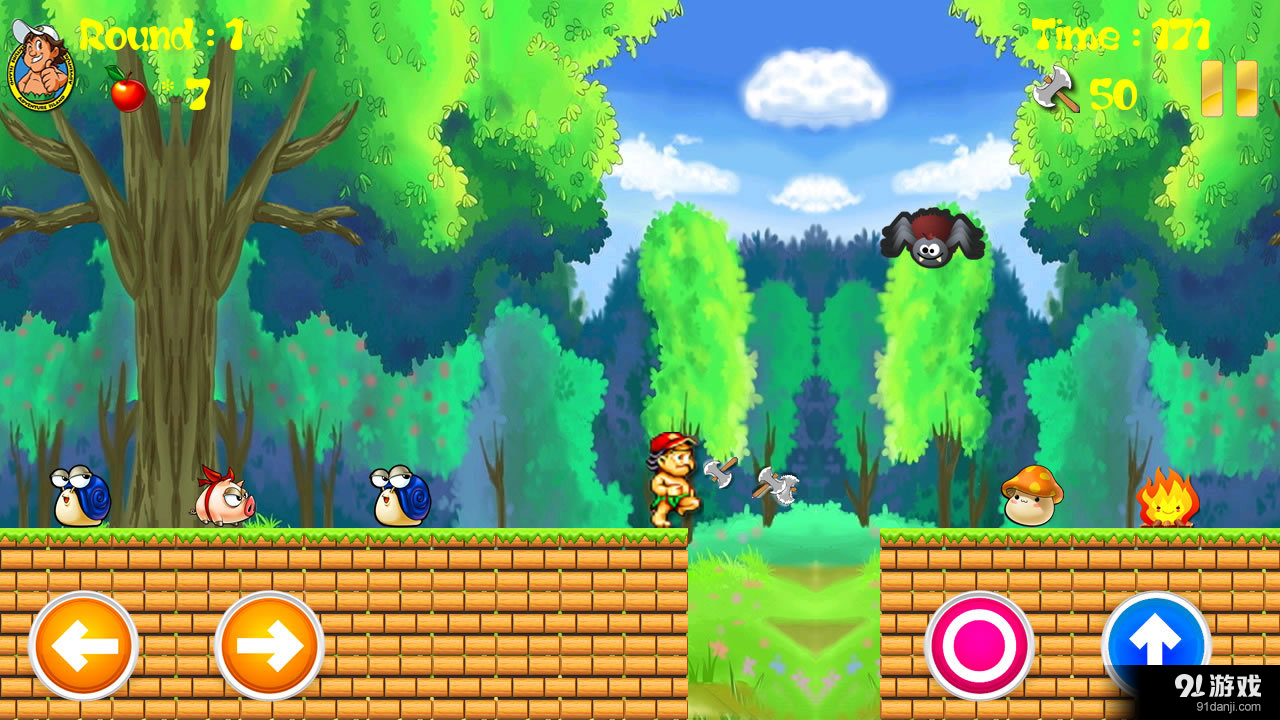1280x720 pixels.
Task: Tap the blue up arrow jump button
Action: (x=1155, y=640)
